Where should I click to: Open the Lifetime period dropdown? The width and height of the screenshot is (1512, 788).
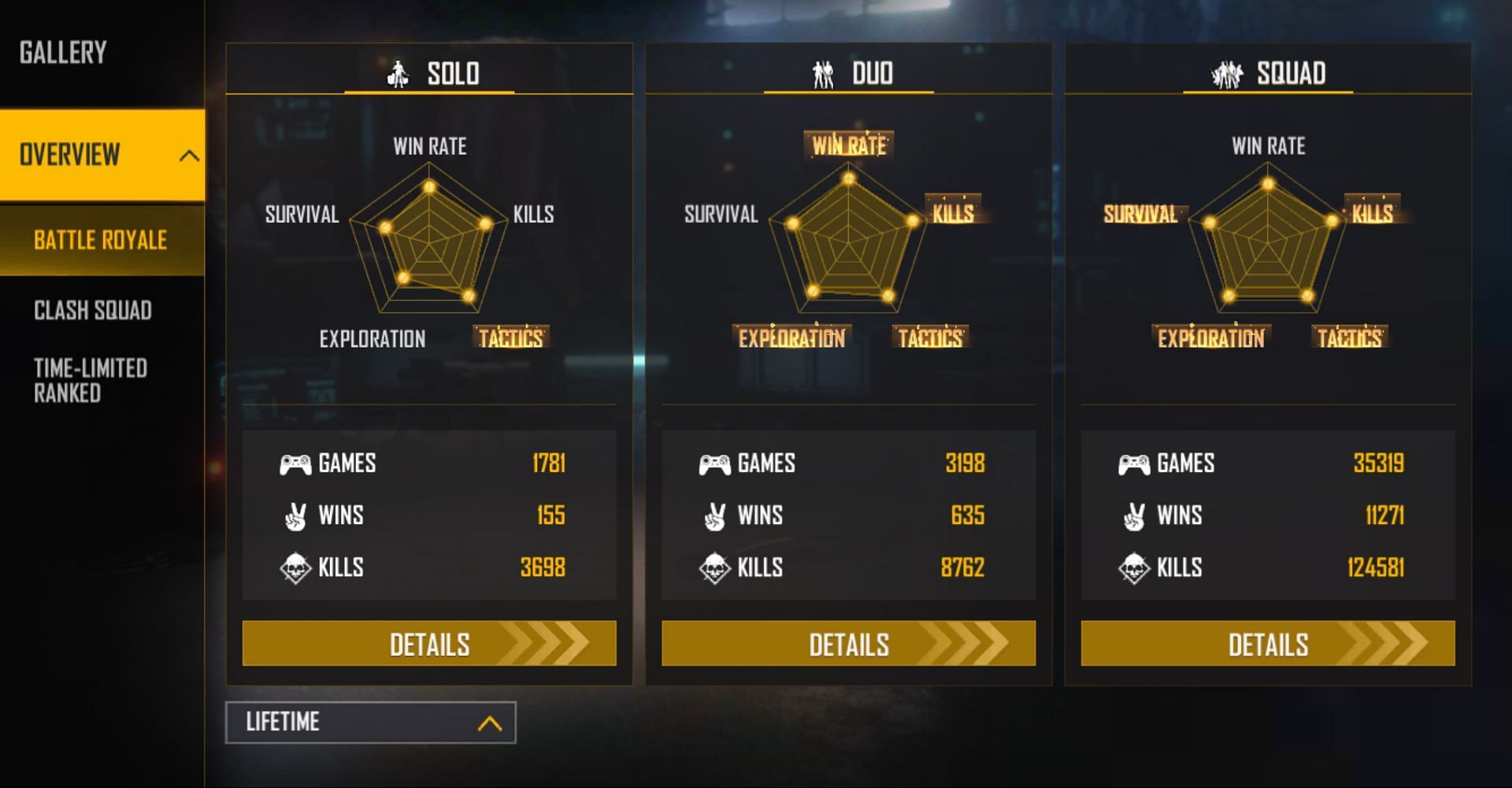370,723
